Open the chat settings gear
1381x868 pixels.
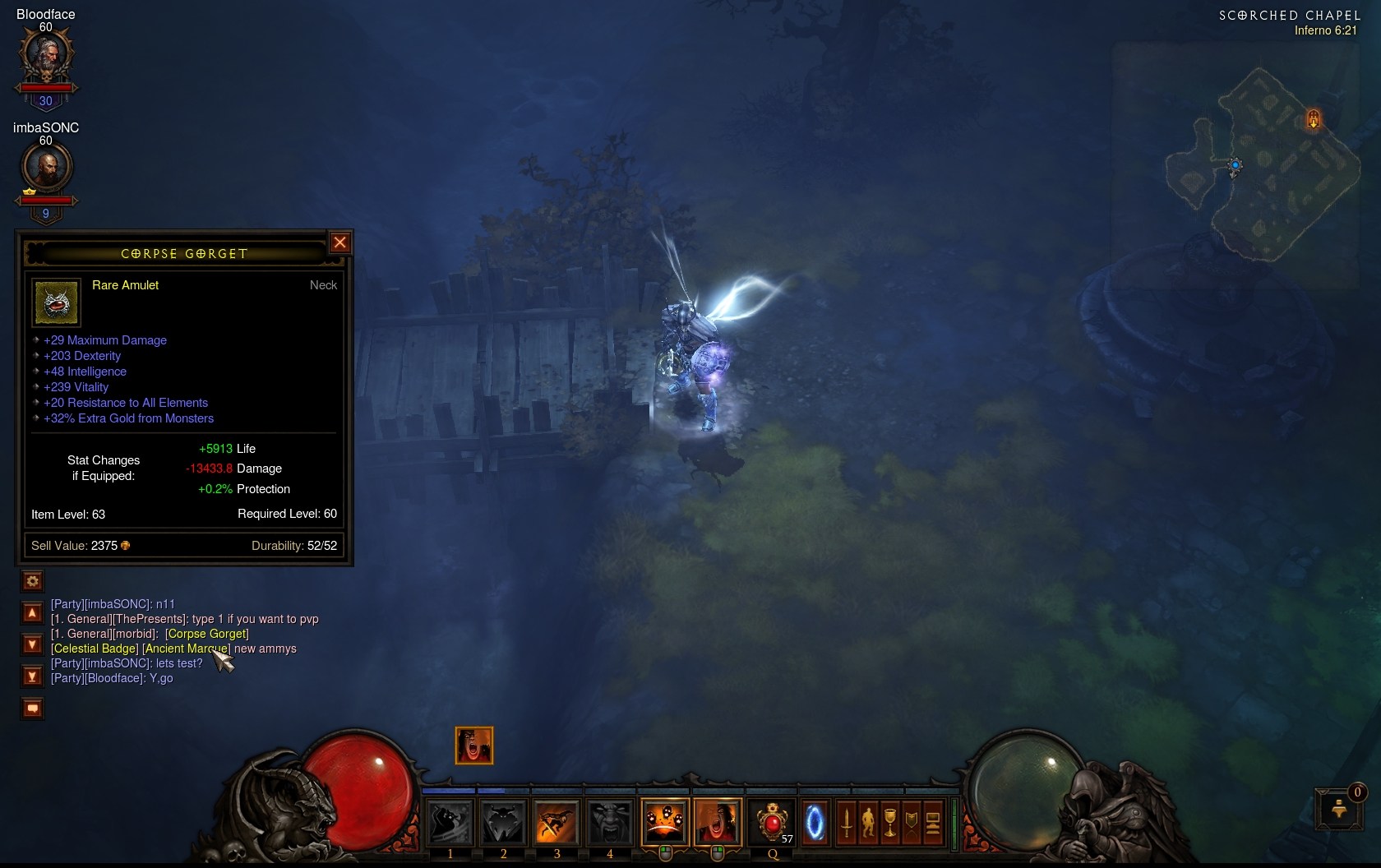pos(32,581)
